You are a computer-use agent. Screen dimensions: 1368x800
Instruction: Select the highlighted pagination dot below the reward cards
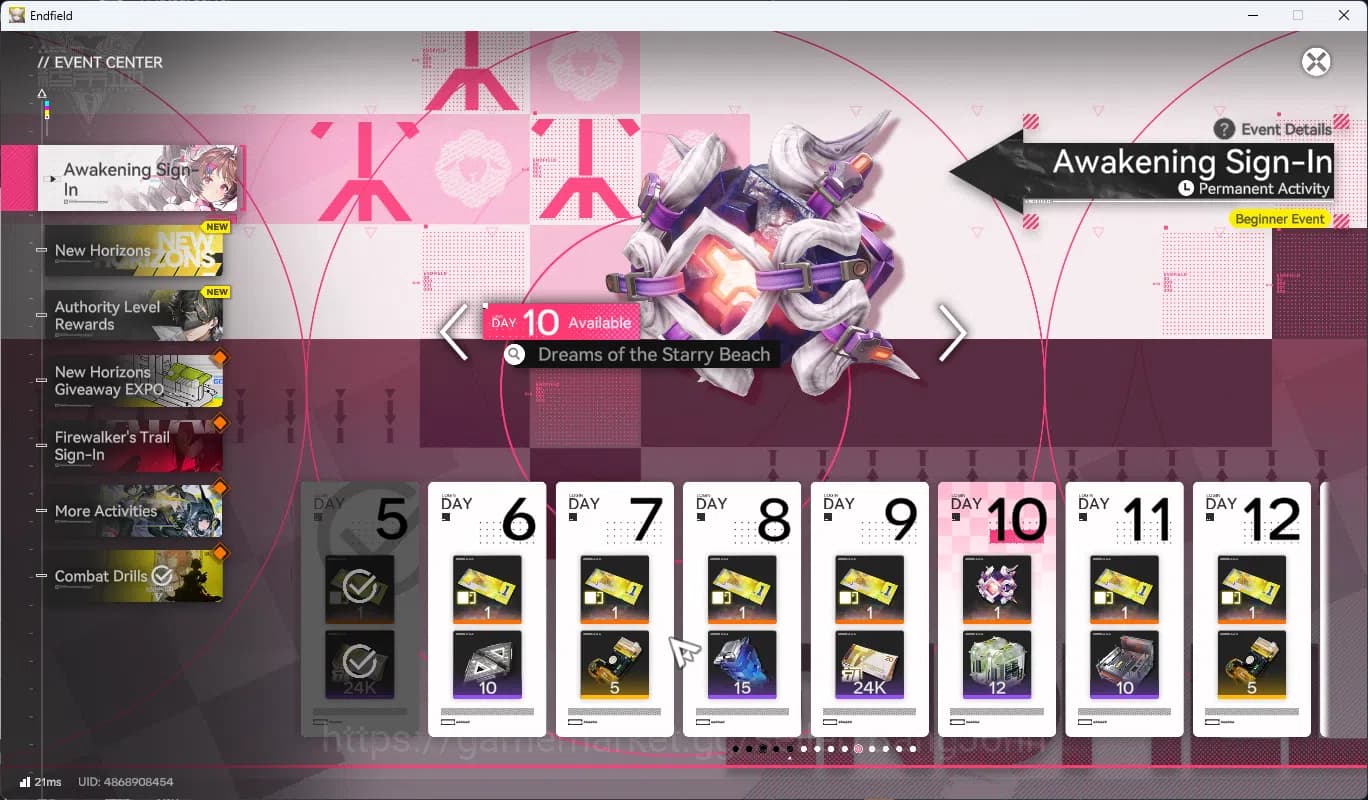click(858, 747)
